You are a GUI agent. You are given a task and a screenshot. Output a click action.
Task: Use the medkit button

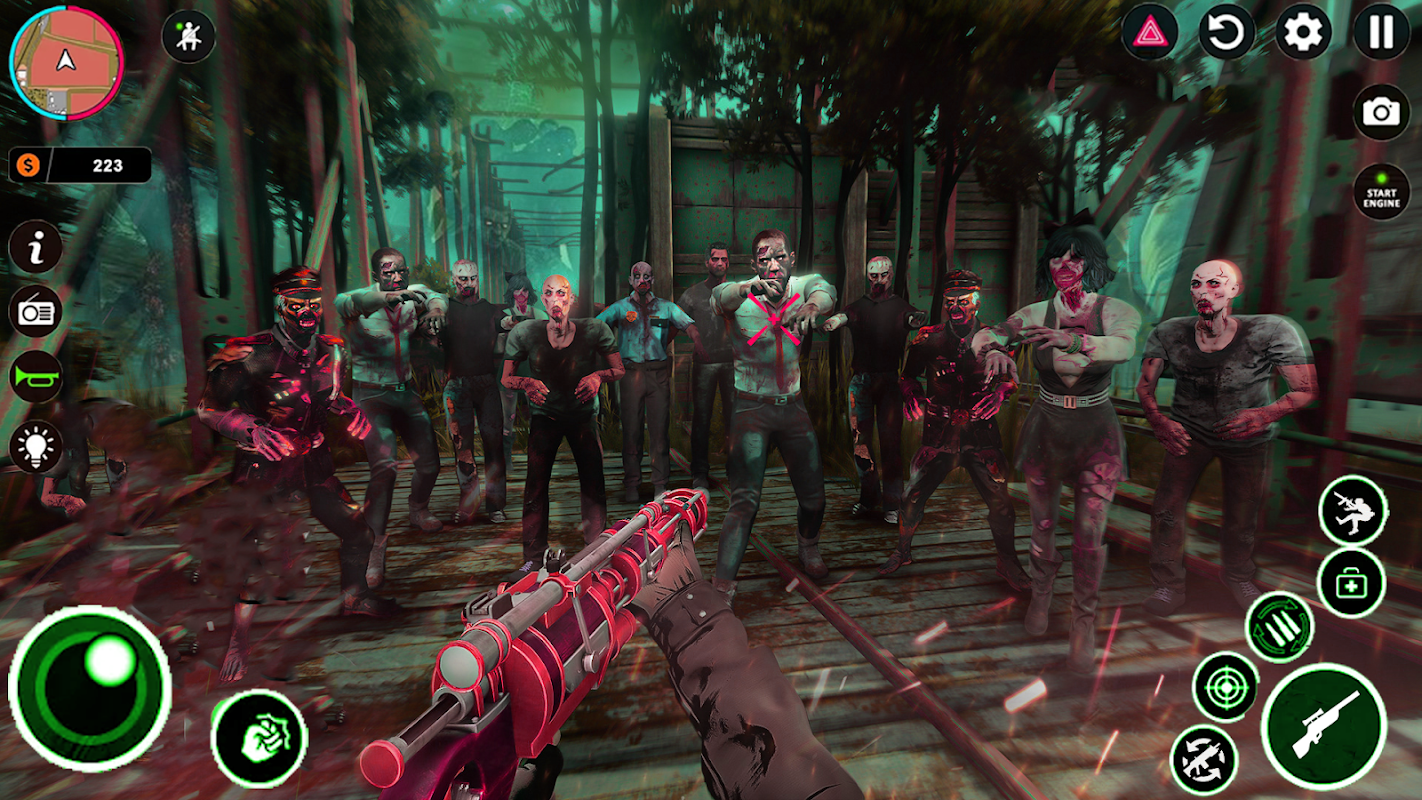coord(1351,583)
